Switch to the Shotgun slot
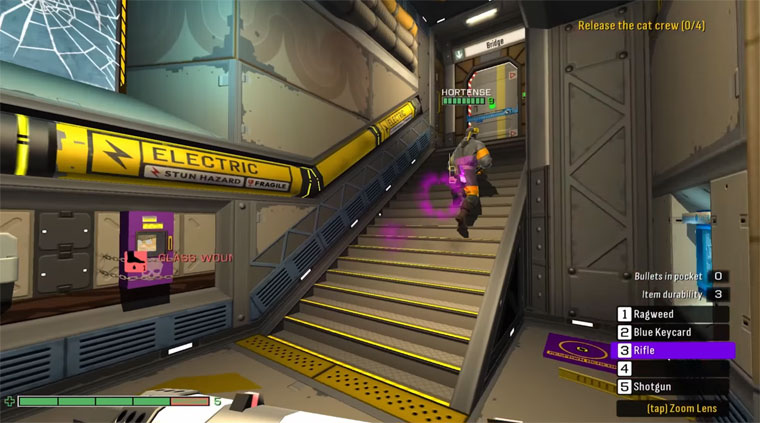 (665, 386)
